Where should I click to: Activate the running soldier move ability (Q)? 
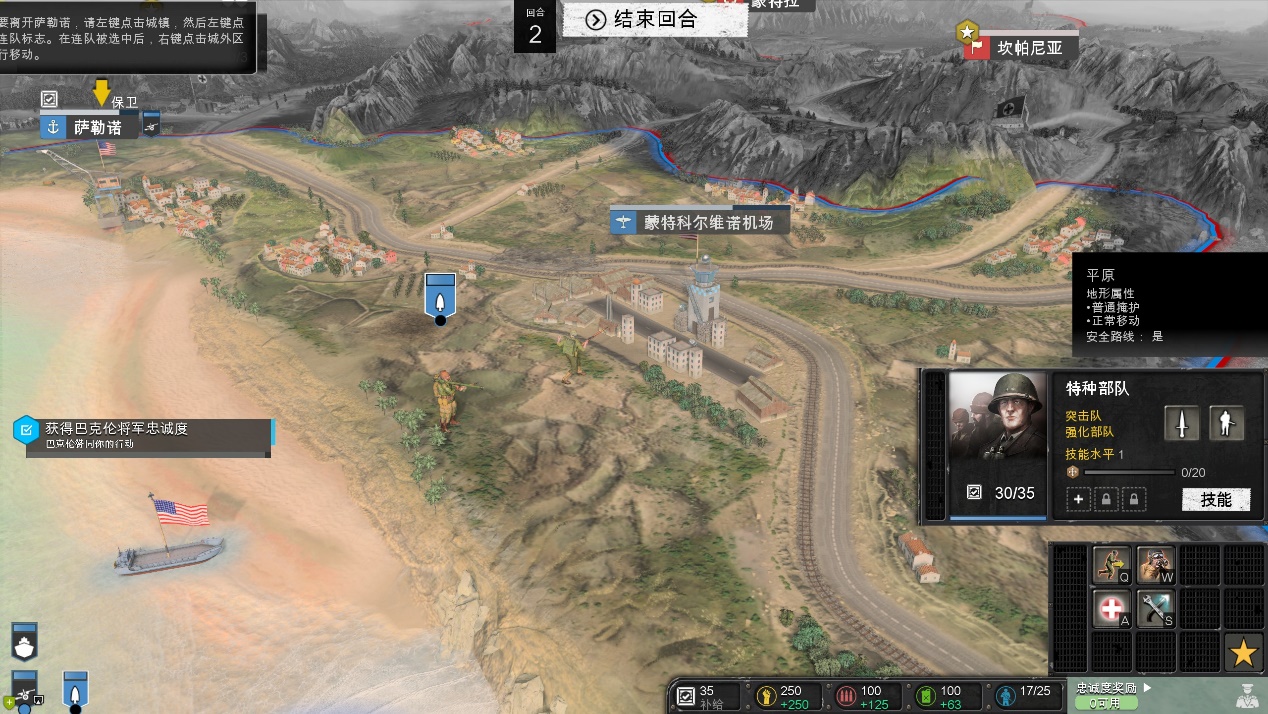(x=1111, y=565)
